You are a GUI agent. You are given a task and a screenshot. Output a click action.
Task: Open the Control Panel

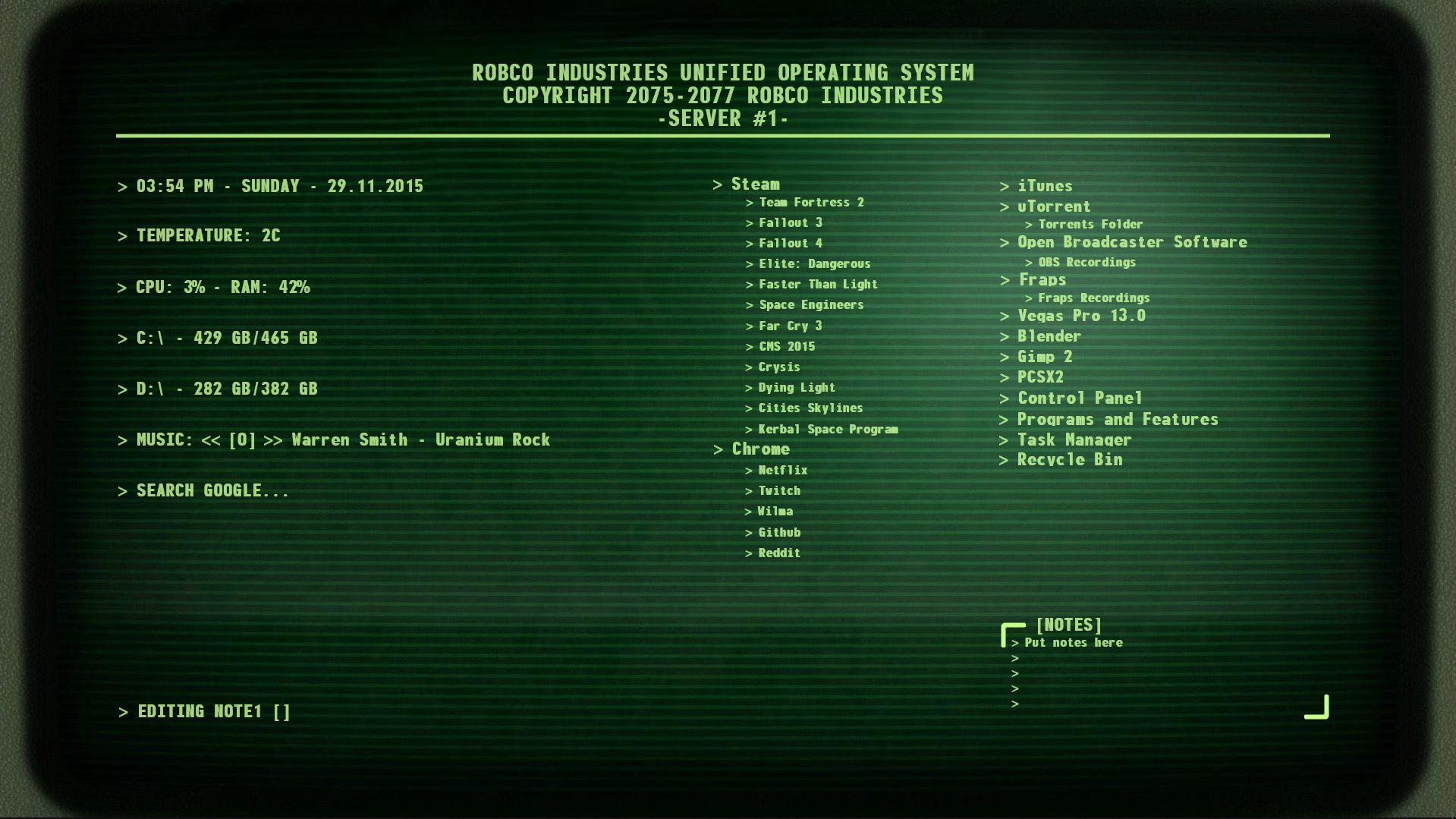click(x=1081, y=398)
